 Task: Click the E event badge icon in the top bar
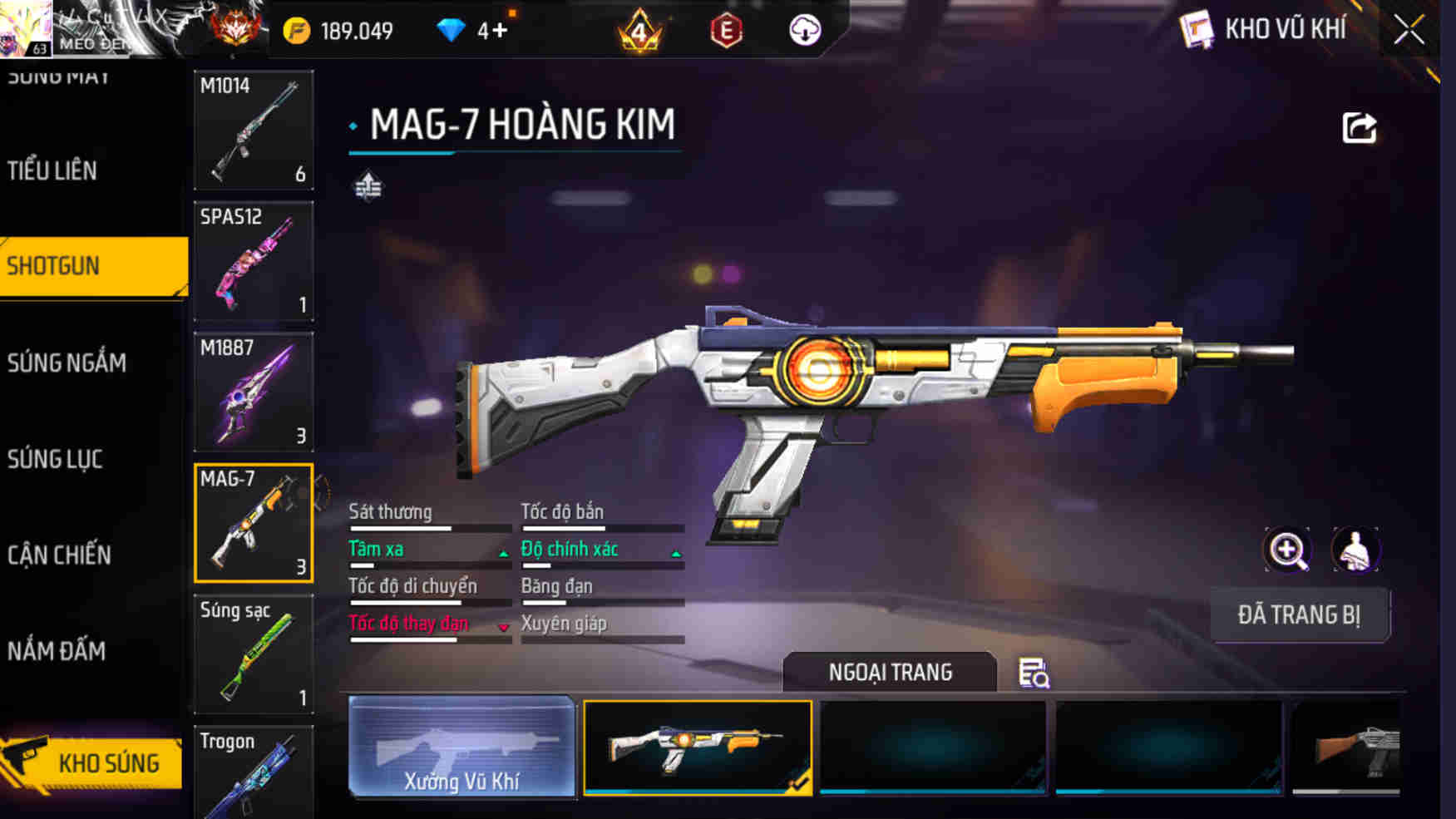click(724, 32)
